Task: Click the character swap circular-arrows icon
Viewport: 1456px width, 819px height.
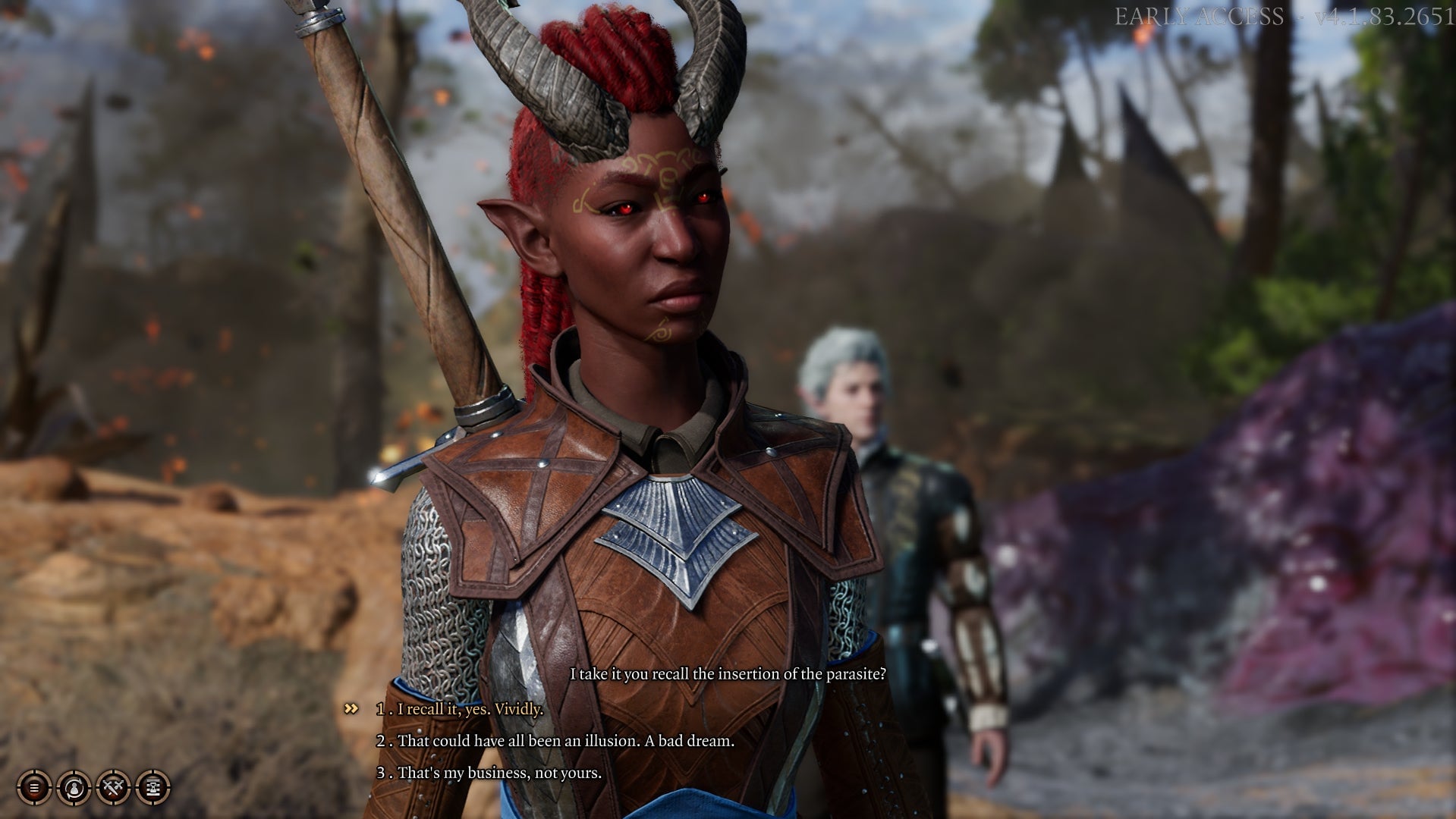Action: [74, 789]
